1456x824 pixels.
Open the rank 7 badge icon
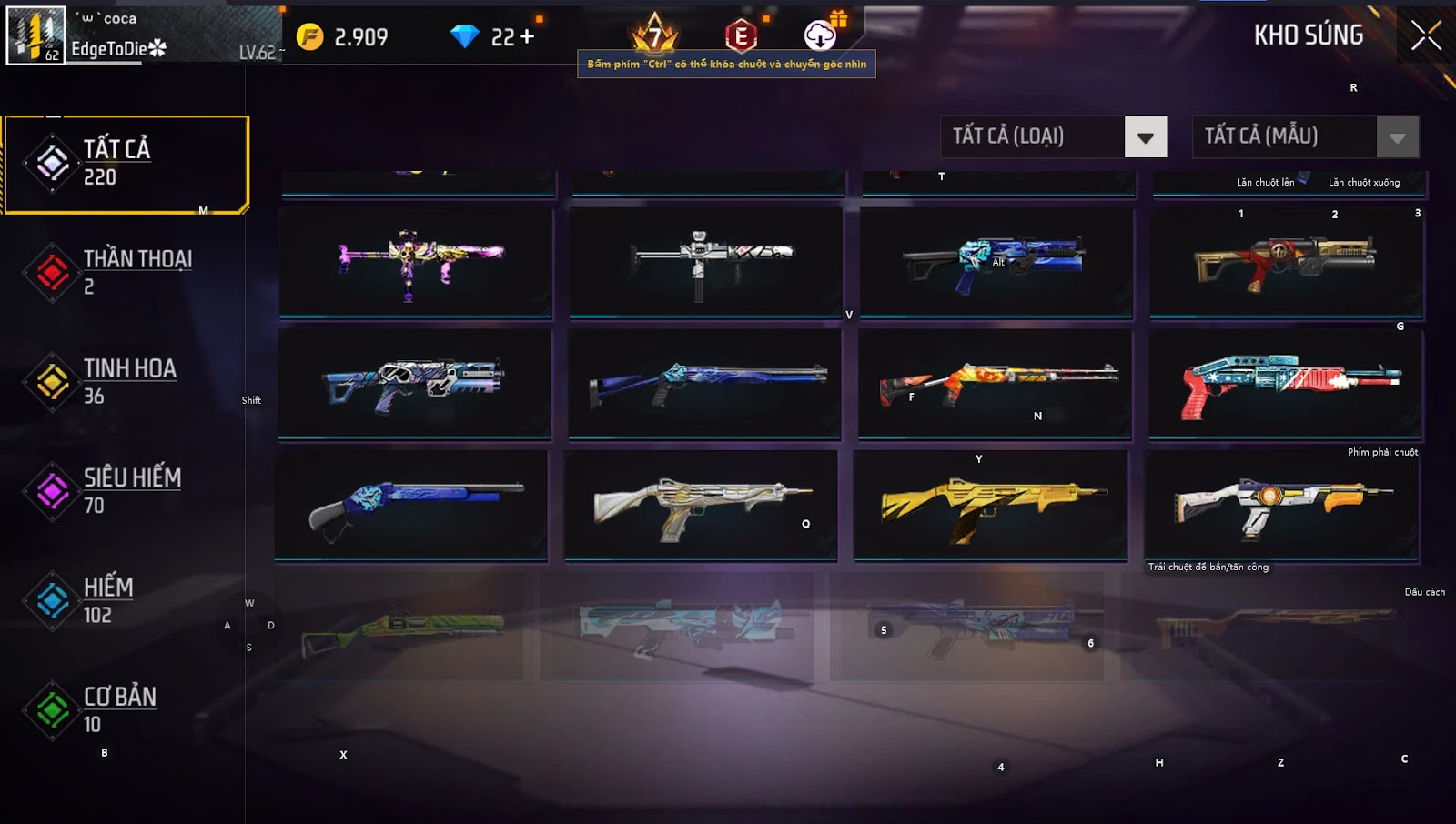click(x=655, y=36)
